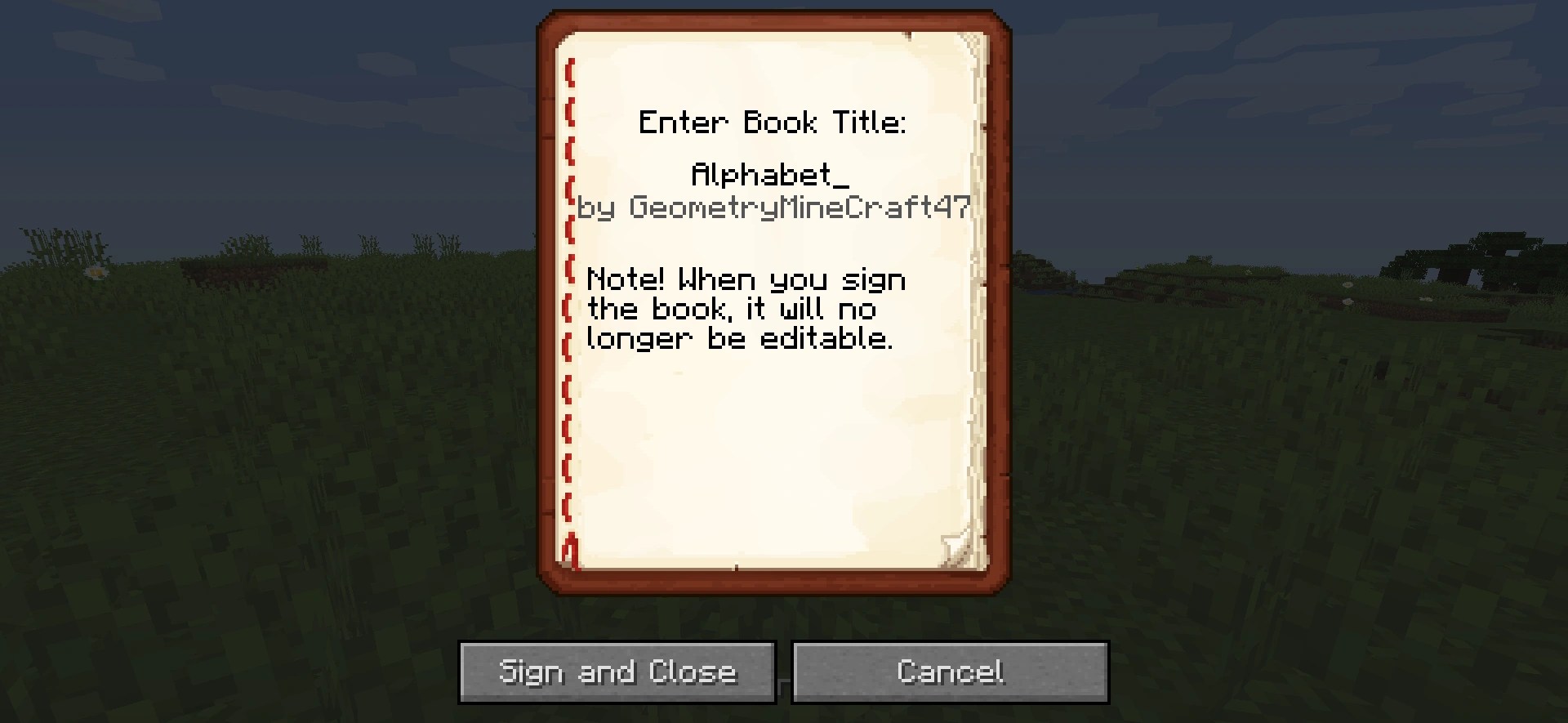The image size is (1568, 723).
Task: Click the grass field outside the book
Action: click(x=245, y=490)
